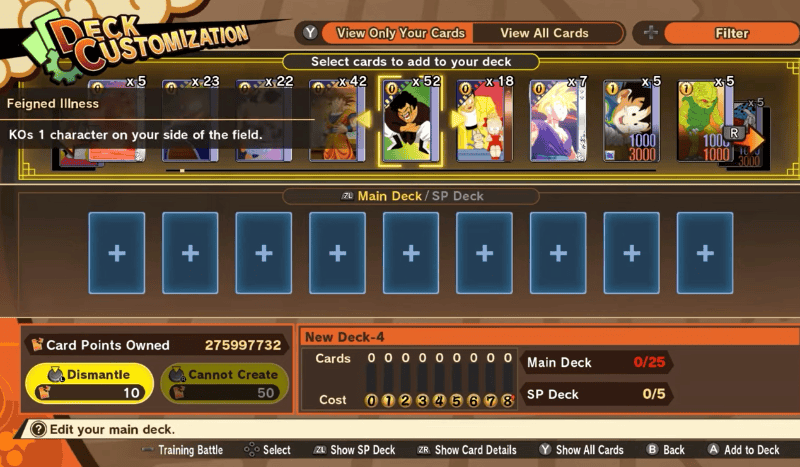
Task: Pick the card with x7 copies
Action: pos(559,122)
